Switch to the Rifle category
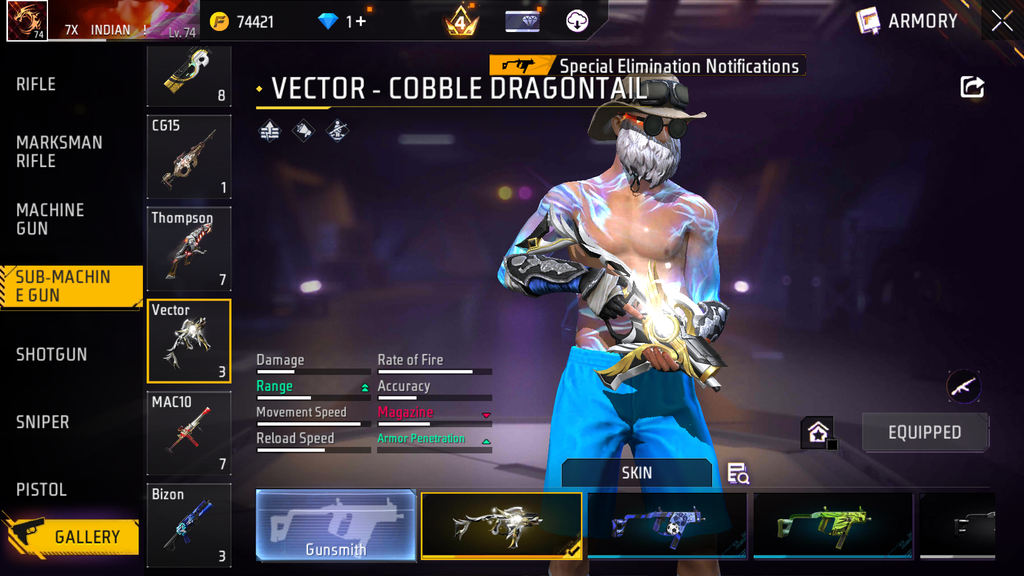 pyautogui.click(x=36, y=85)
